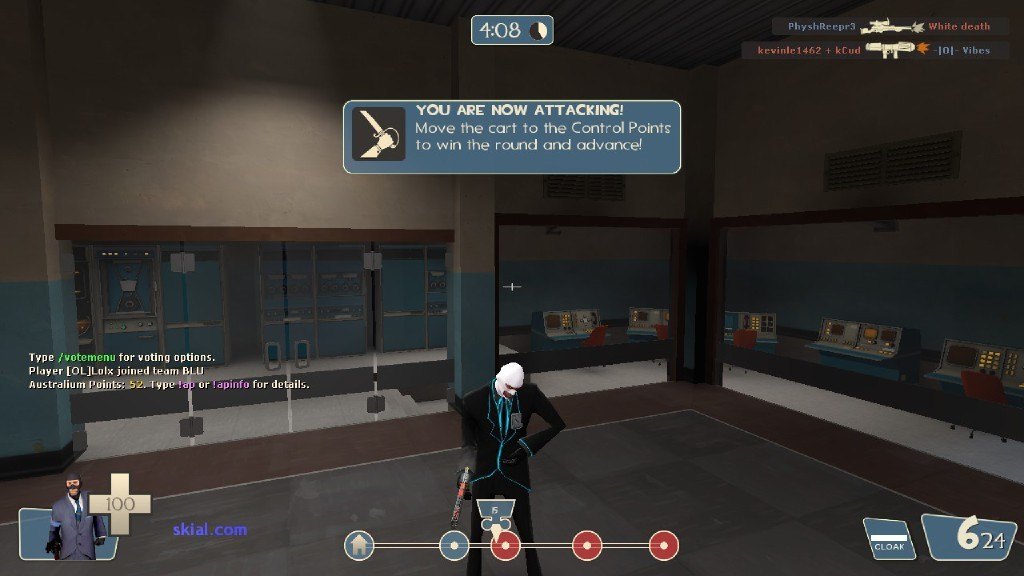This screenshot has width=1024, height=576.
Task: Click the blue captured control point marker
Action: tap(454, 545)
